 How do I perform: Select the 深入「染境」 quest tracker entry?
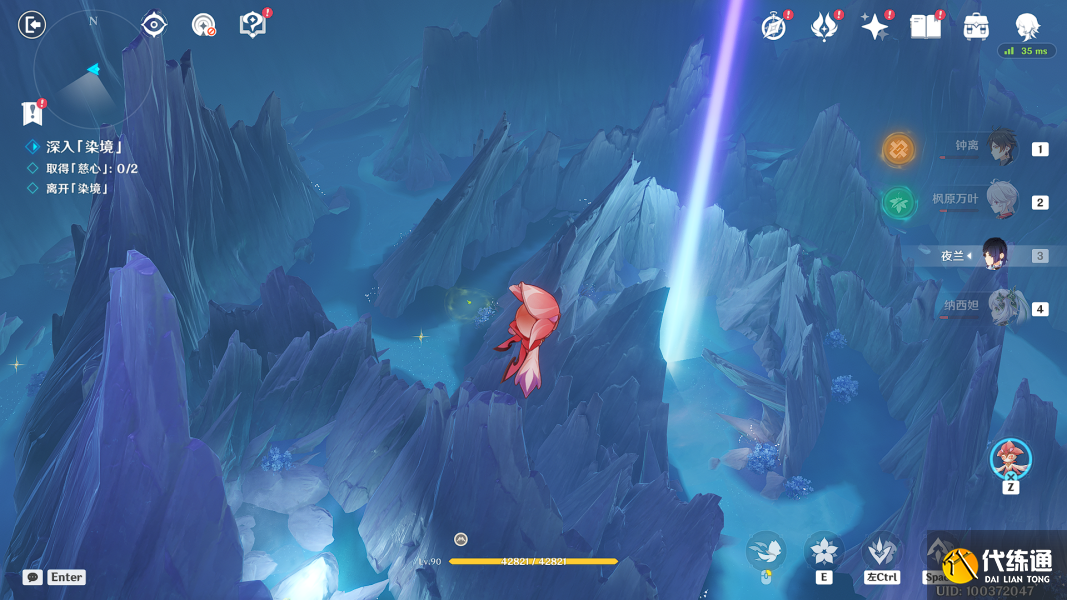(83, 147)
